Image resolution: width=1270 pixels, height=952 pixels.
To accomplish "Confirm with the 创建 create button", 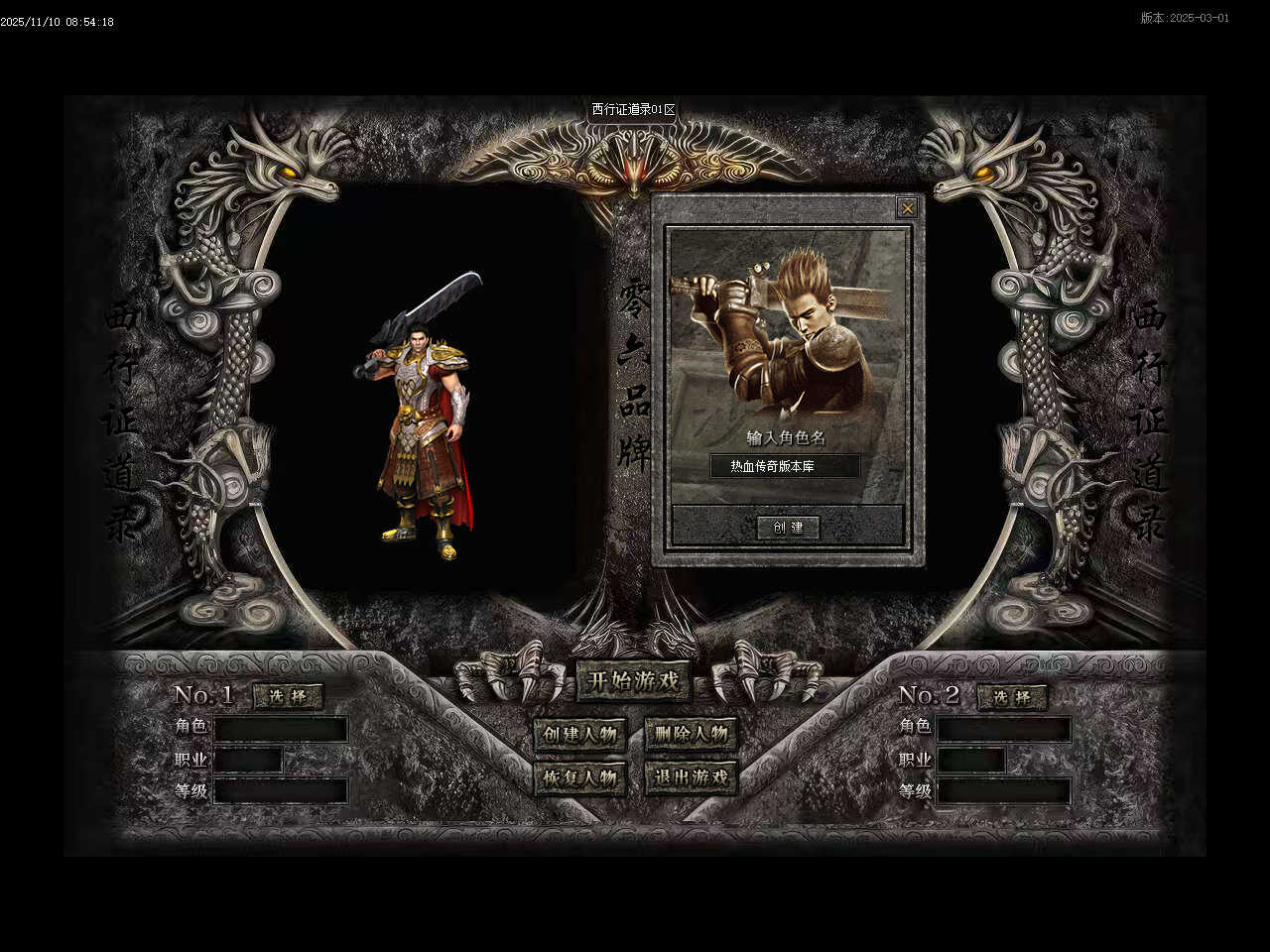I will [x=788, y=528].
